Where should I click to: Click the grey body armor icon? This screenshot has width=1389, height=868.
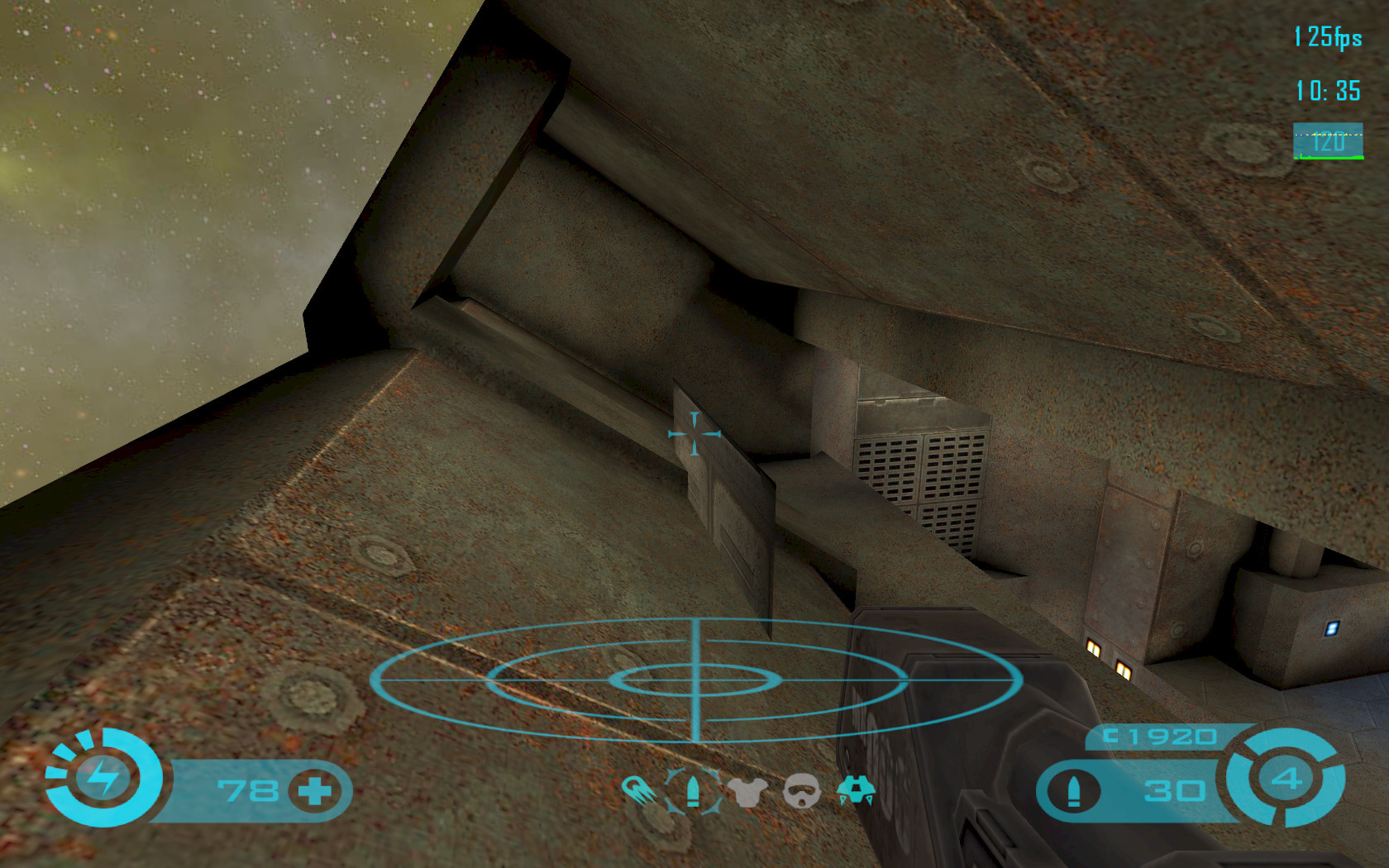pos(747,793)
